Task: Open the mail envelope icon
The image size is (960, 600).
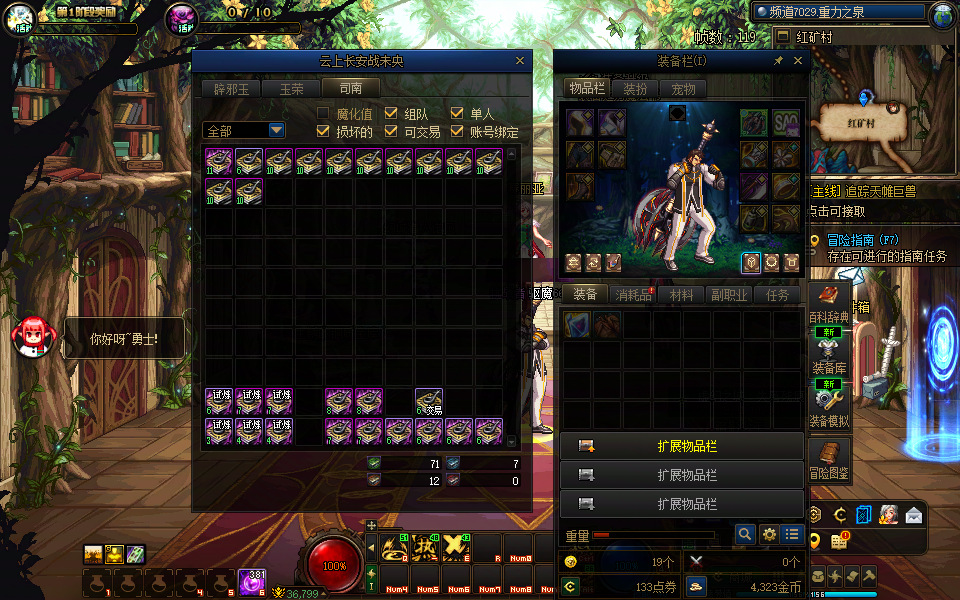Action: 914,516
